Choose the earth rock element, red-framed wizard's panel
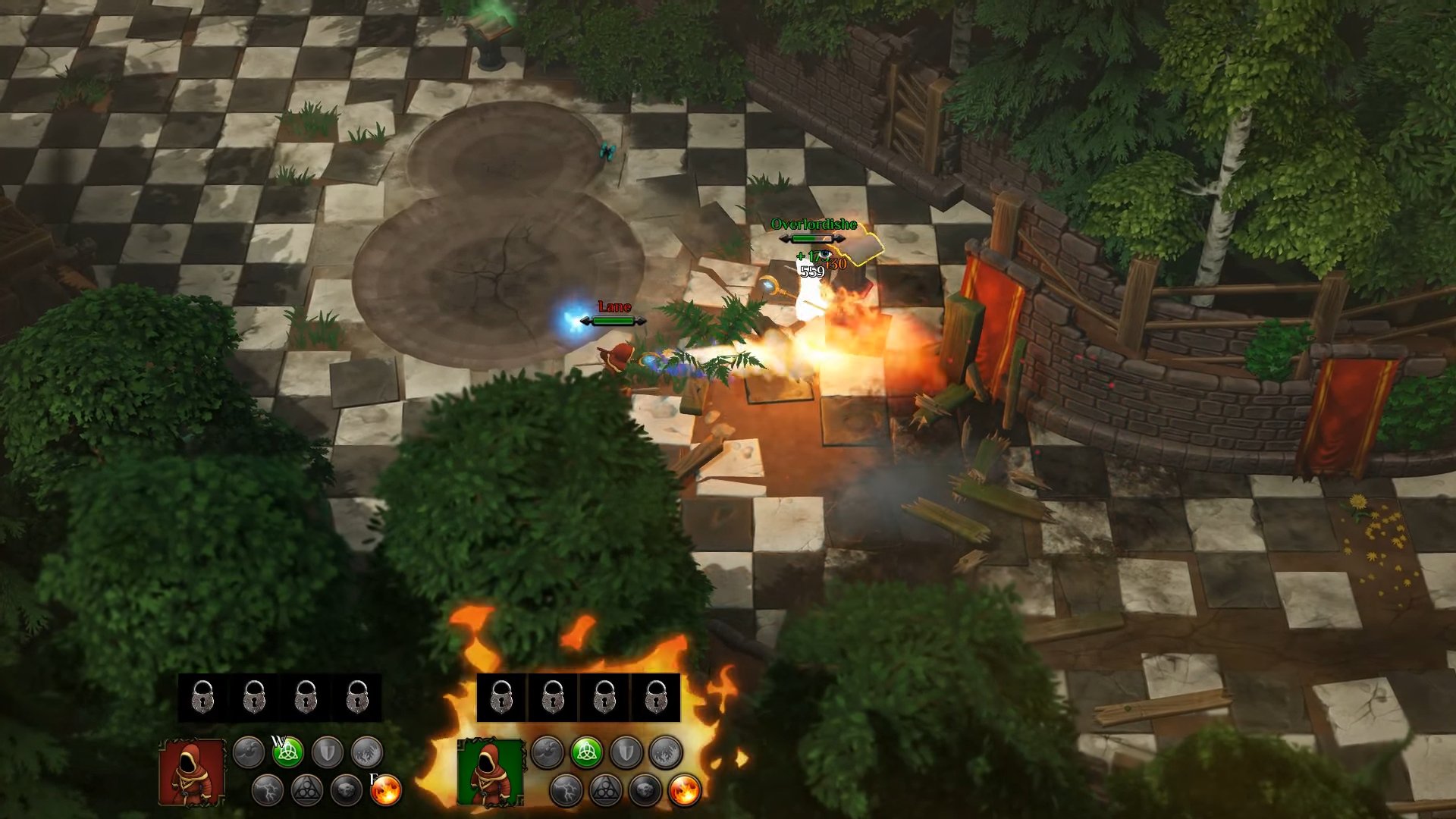 click(x=347, y=790)
